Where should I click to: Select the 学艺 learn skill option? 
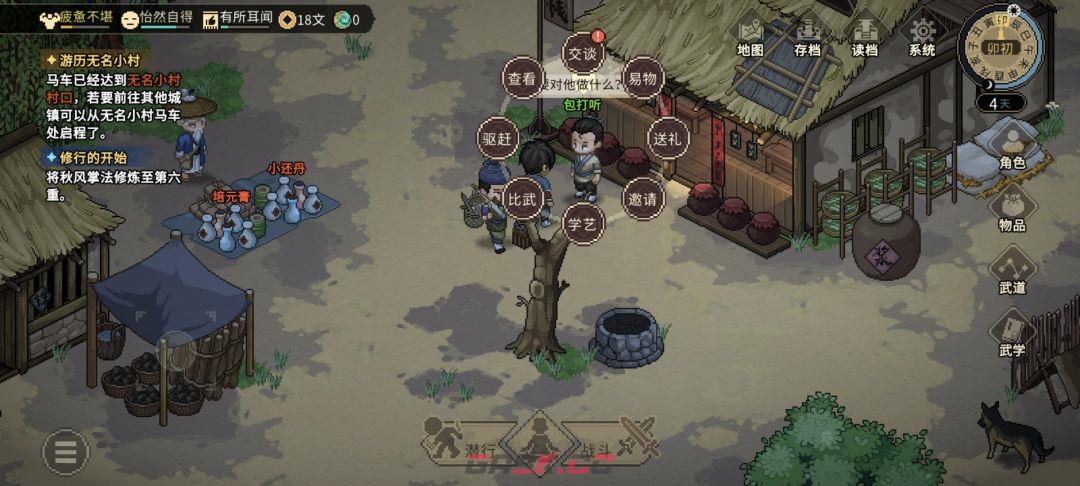582,222
